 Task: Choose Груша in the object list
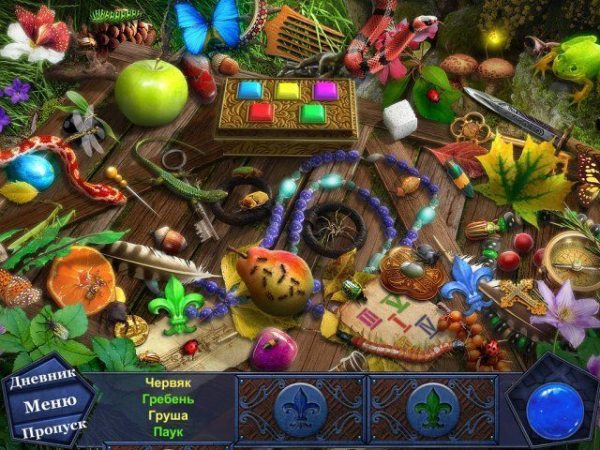pos(168,415)
